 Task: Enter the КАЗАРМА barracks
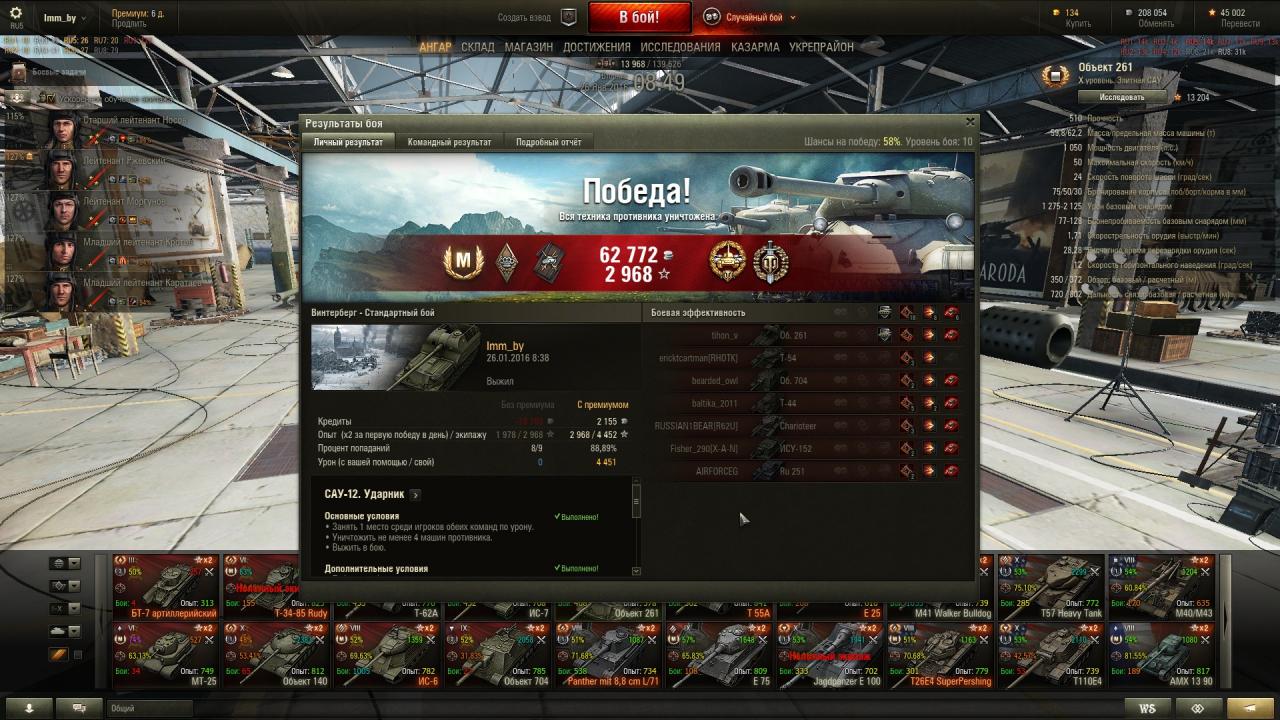coord(755,47)
